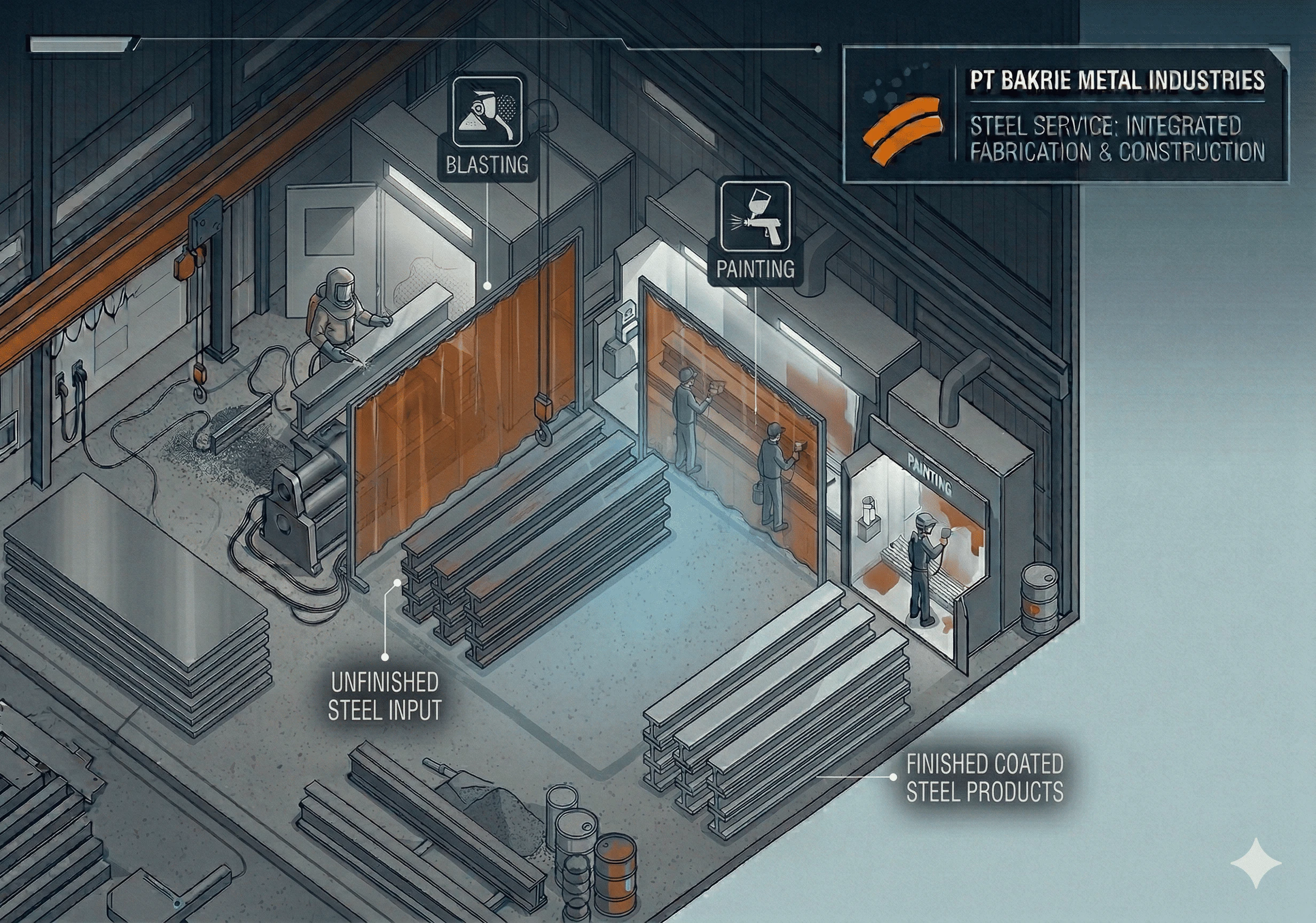Select the Painting text label
The height and width of the screenshot is (923, 1316).
[755, 269]
